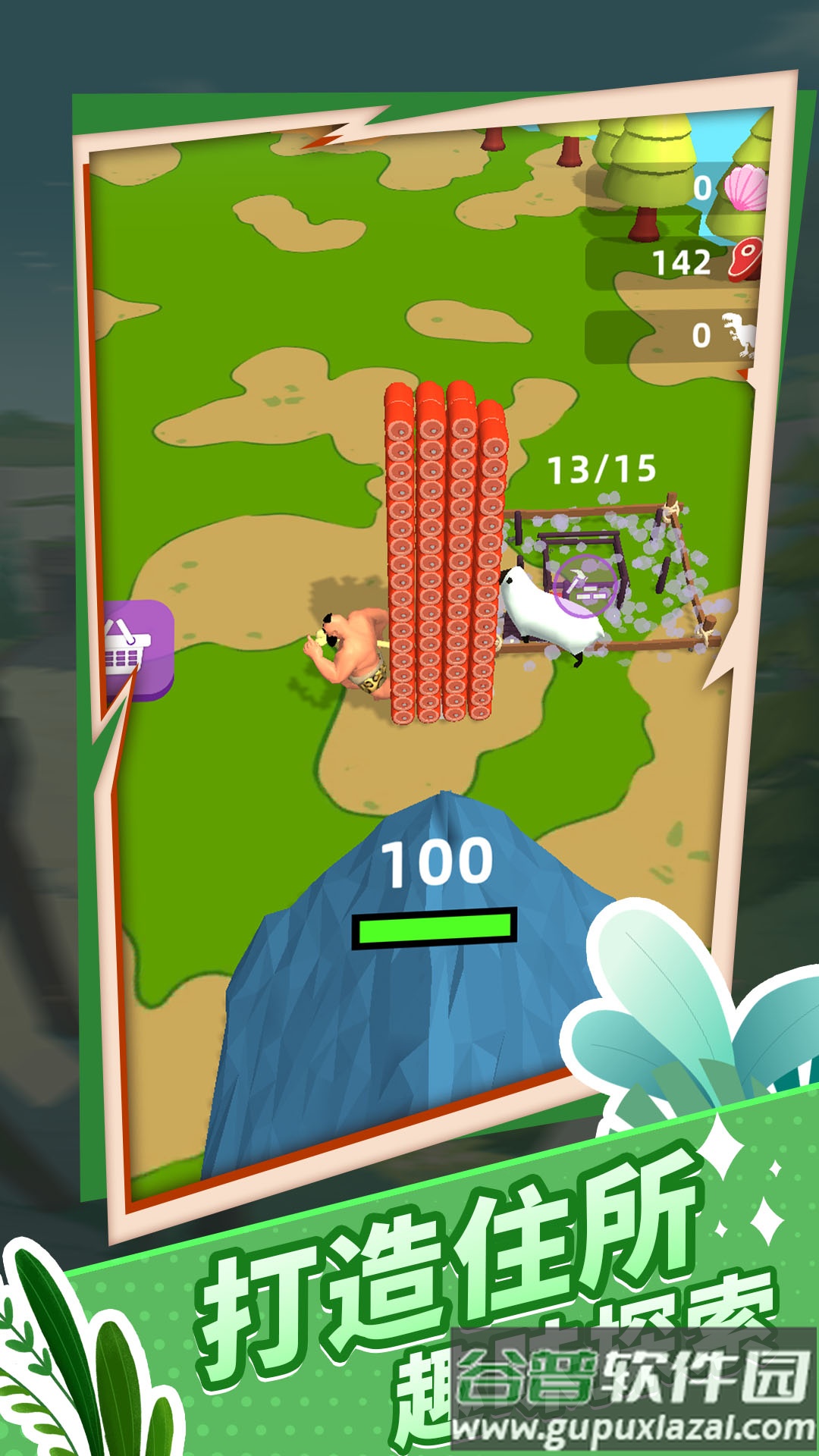Tap the purple hammer build marker
Image resolution: width=819 pixels, height=1456 pixels.
[585, 585]
